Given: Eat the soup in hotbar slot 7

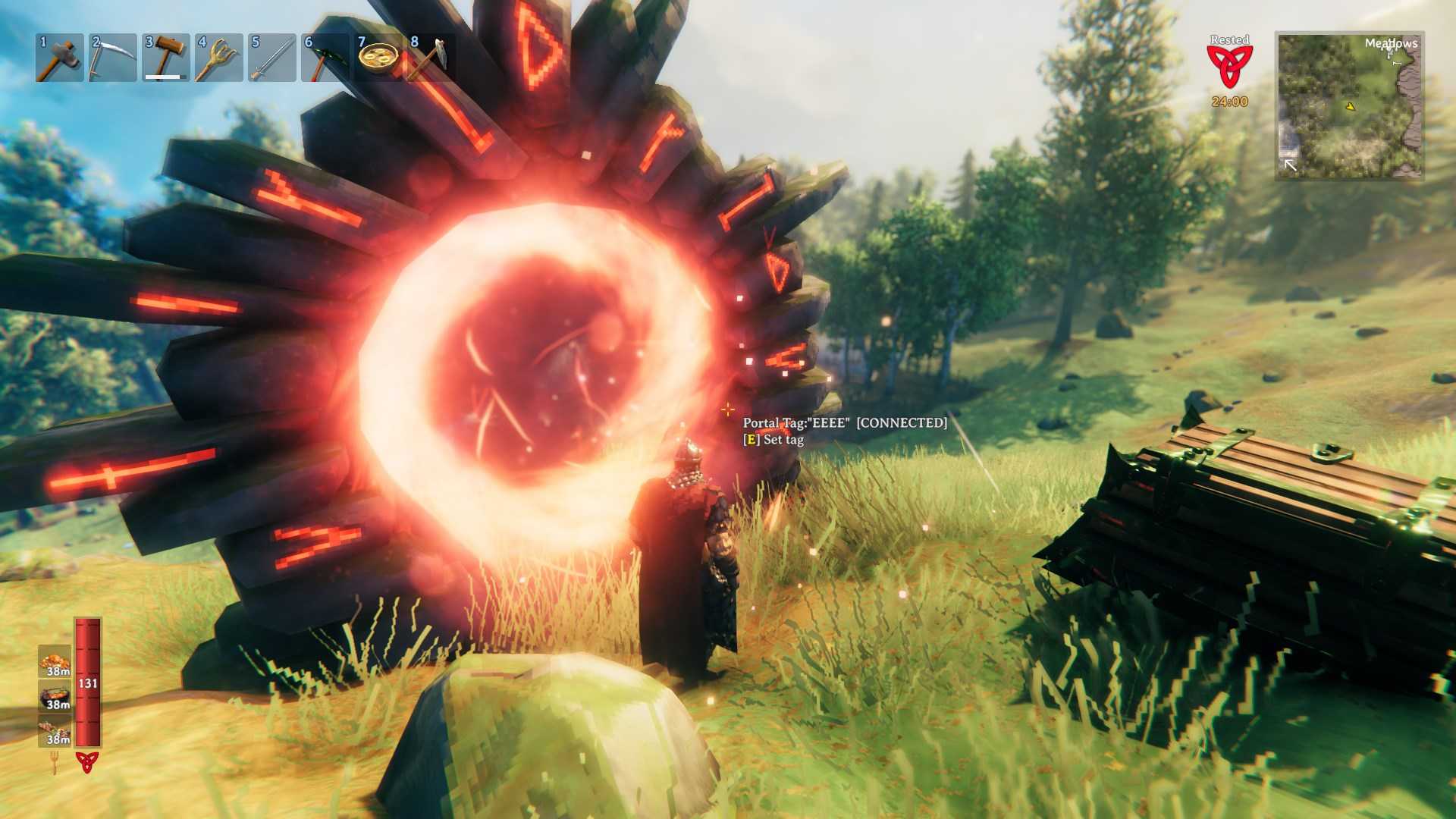Looking at the screenshot, I should click(x=379, y=57).
